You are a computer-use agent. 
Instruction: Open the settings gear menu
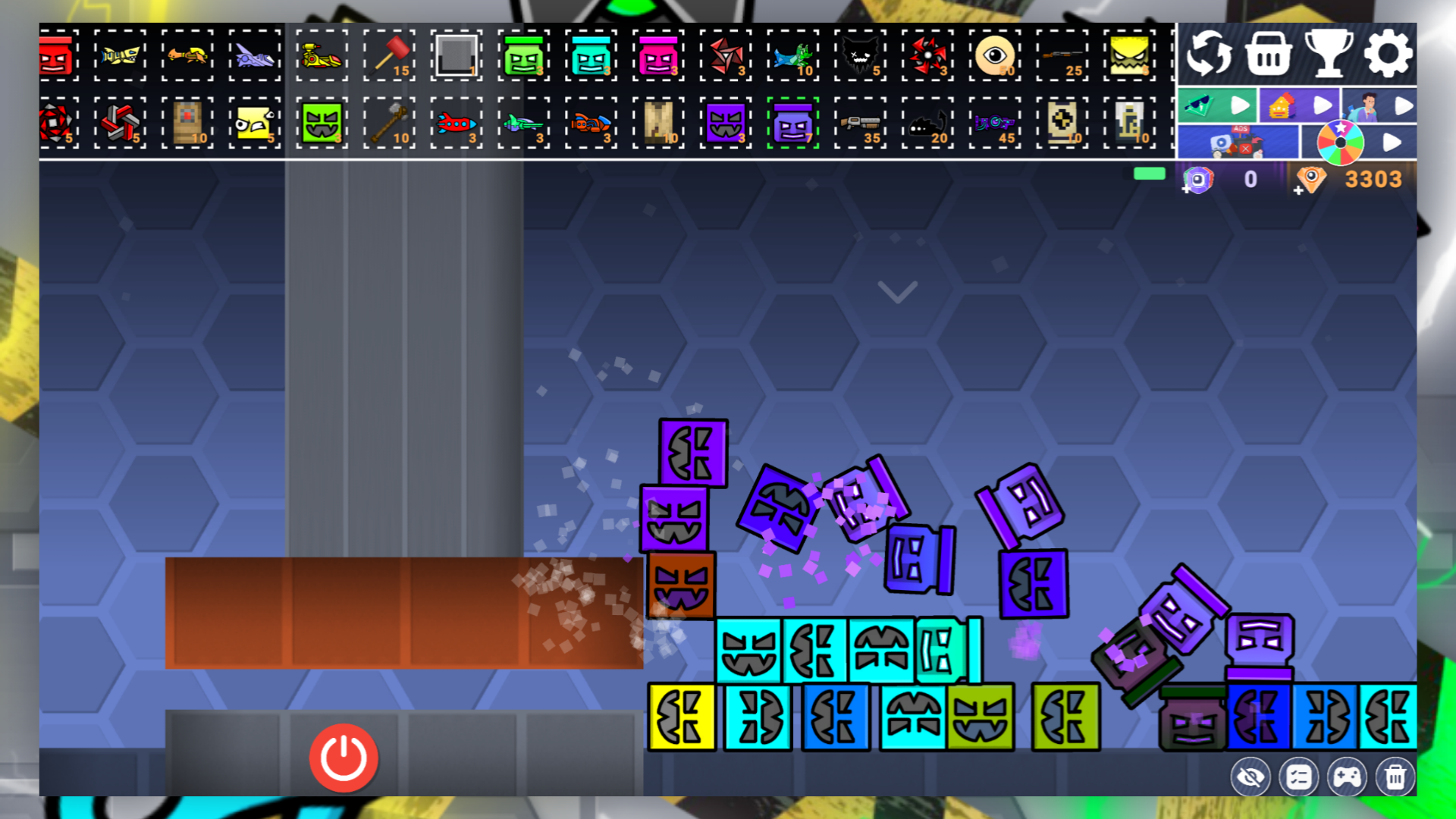coord(1389,55)
